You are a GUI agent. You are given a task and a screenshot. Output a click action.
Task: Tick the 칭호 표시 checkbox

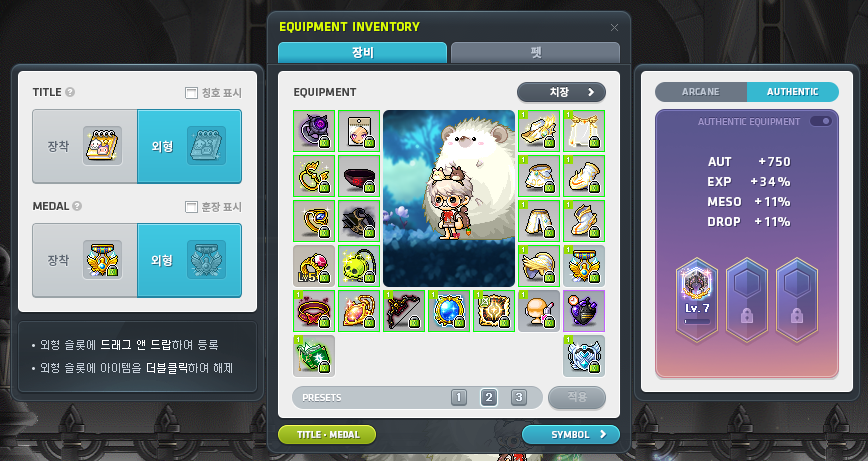click(x=192, y=93)
